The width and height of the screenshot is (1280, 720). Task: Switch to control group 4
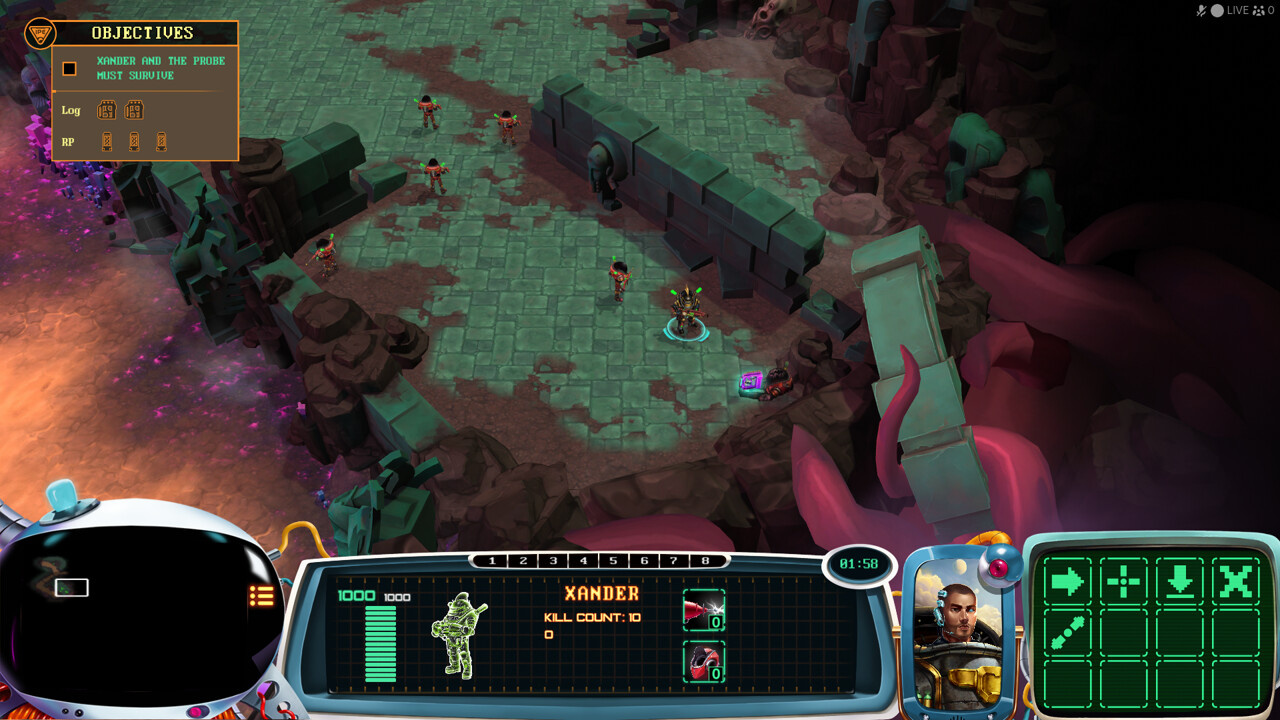click(x=583, y=561)
